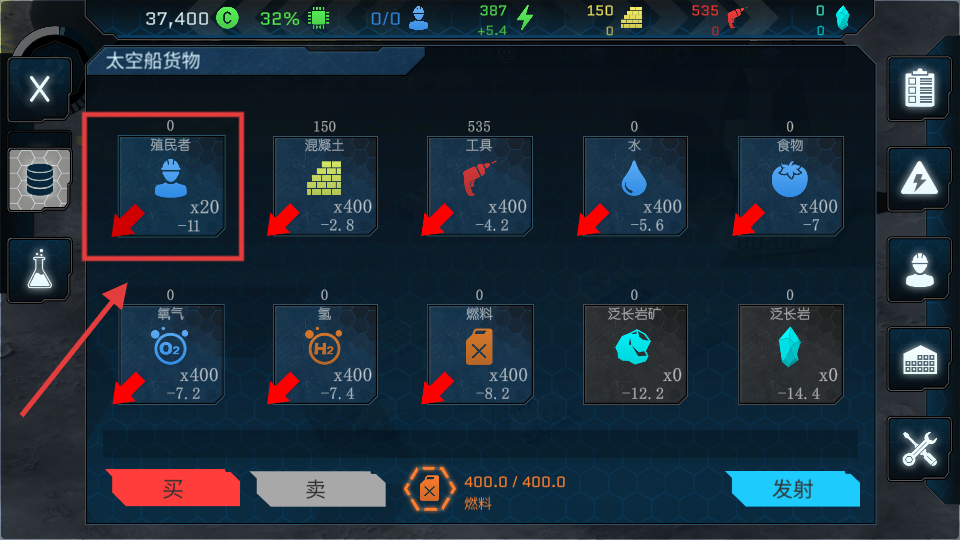The width and height of the screenshot is (960, 540).
Task: Switch to the gray 卖 sell mode
Action: [317, 489]
